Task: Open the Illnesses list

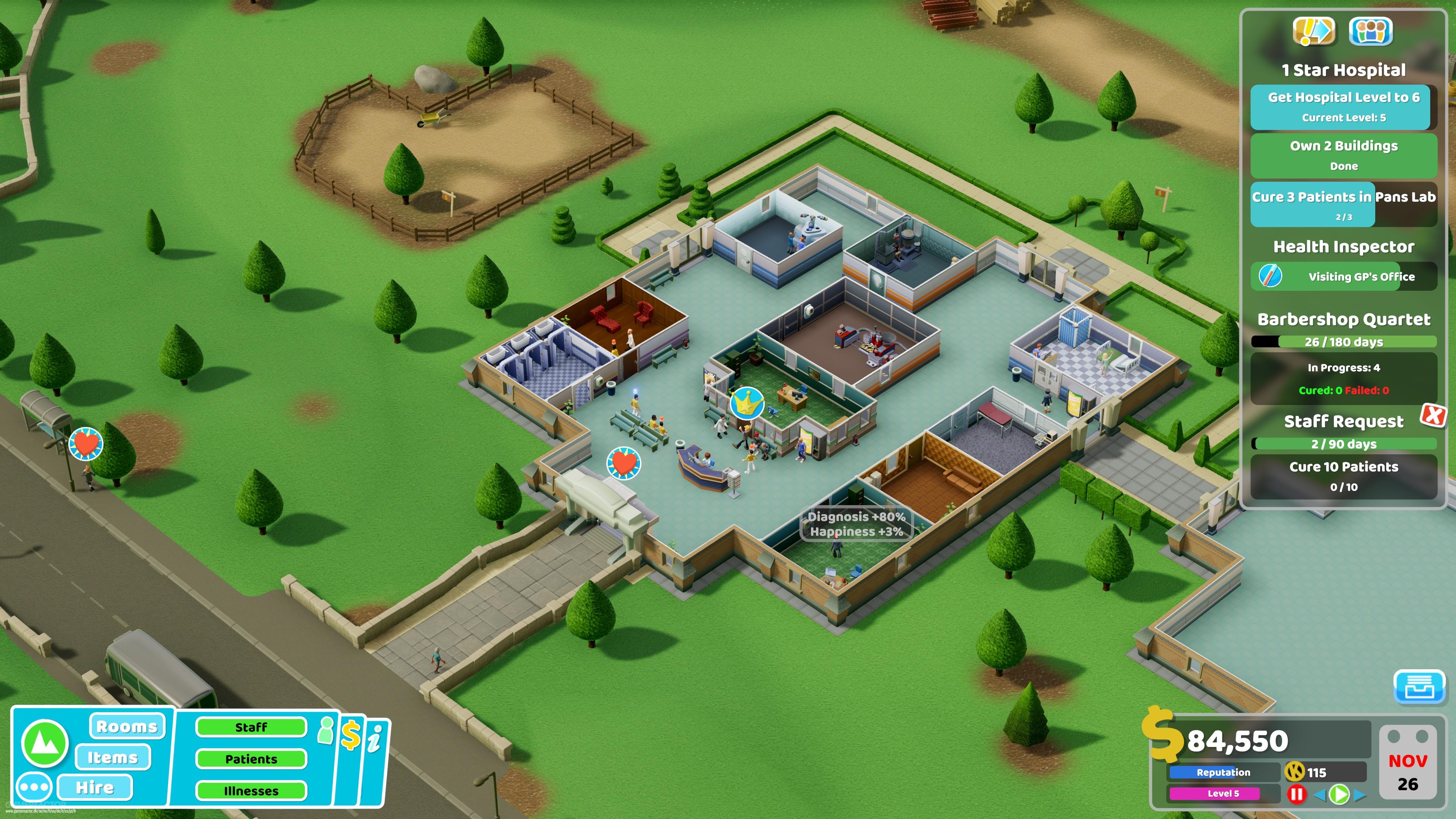Action: (250, 790)
